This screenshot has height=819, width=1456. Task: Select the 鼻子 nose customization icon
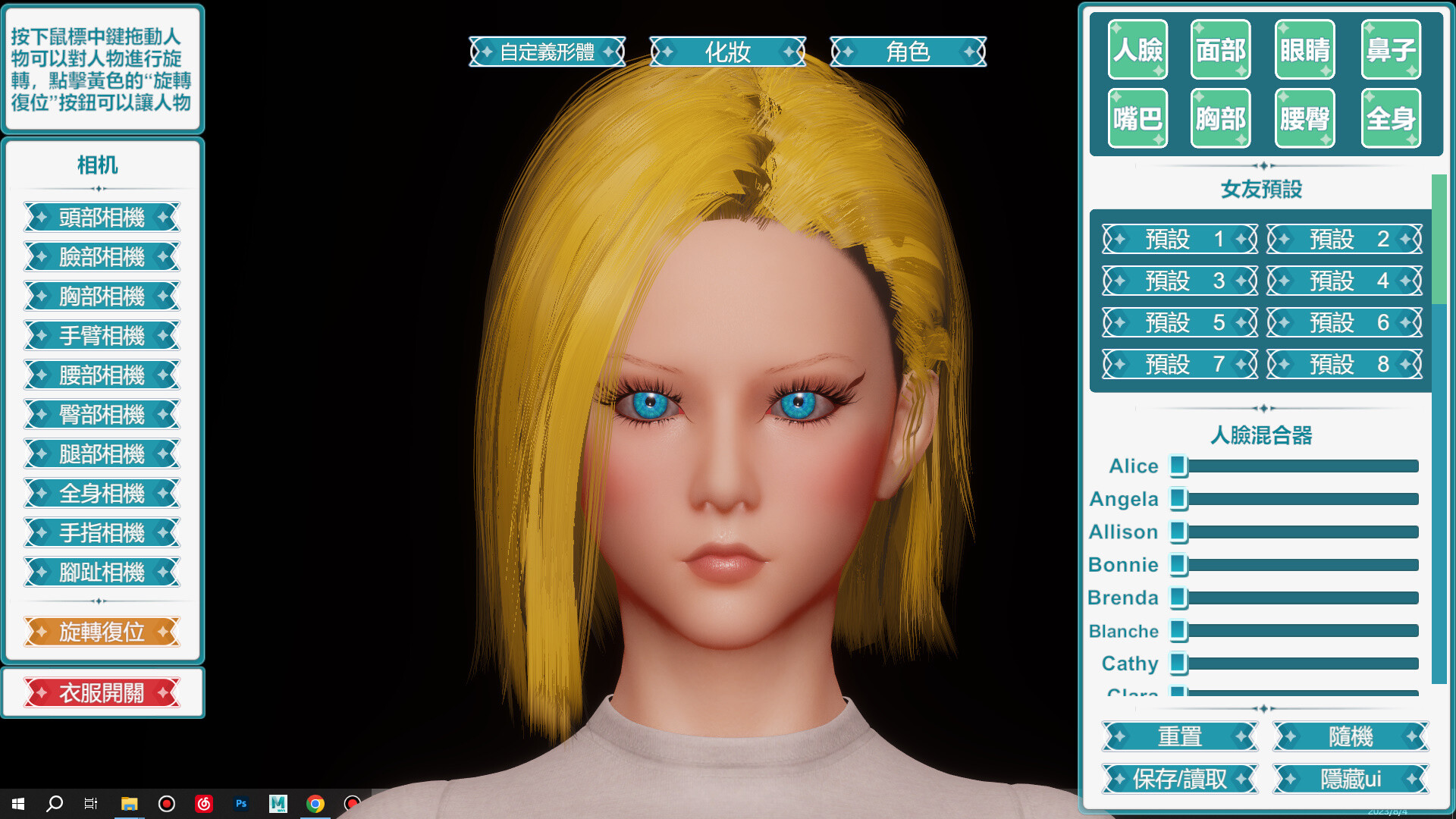coord(1390,50)
